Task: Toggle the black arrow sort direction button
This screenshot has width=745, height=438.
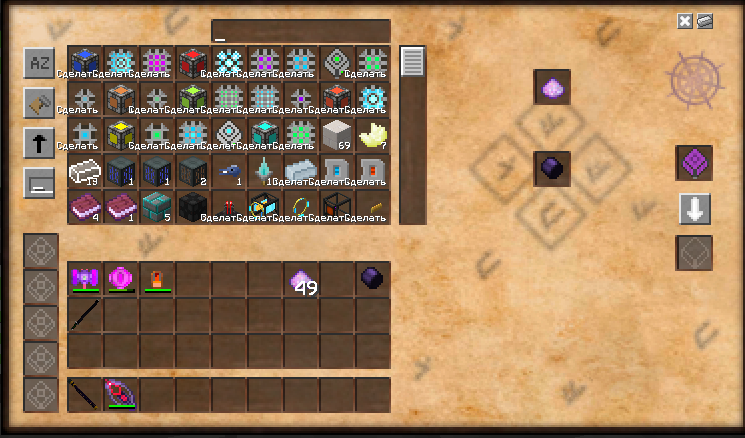Action: (x=39, y=143)
